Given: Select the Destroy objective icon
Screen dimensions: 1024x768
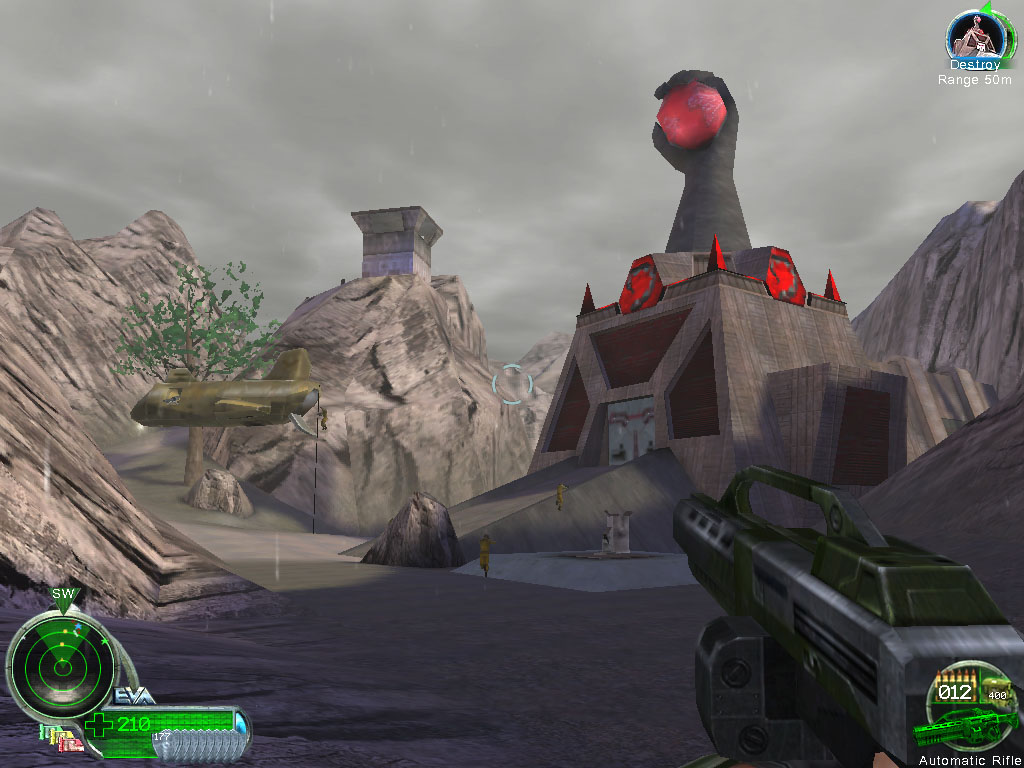Looking at the screenshot, I should (x=974, y=36).
